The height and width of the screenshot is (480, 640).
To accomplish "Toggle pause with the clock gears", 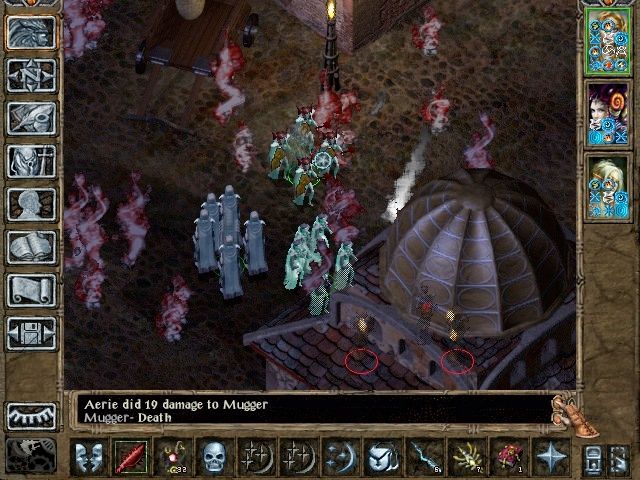I will (x=32, y=454).
